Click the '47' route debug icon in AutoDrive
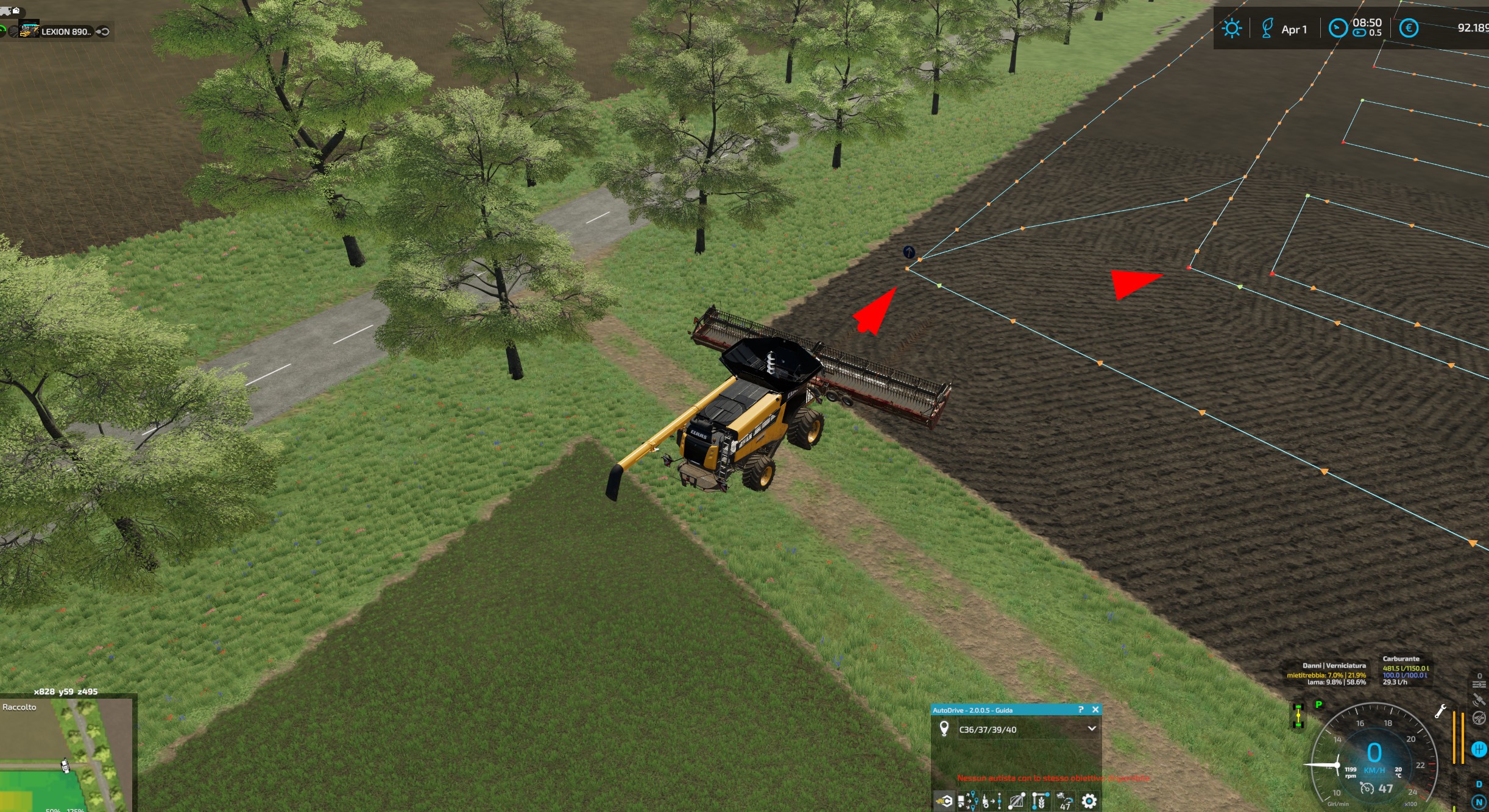Viewport: 1489px width, 812px height. coord(1066,801)
